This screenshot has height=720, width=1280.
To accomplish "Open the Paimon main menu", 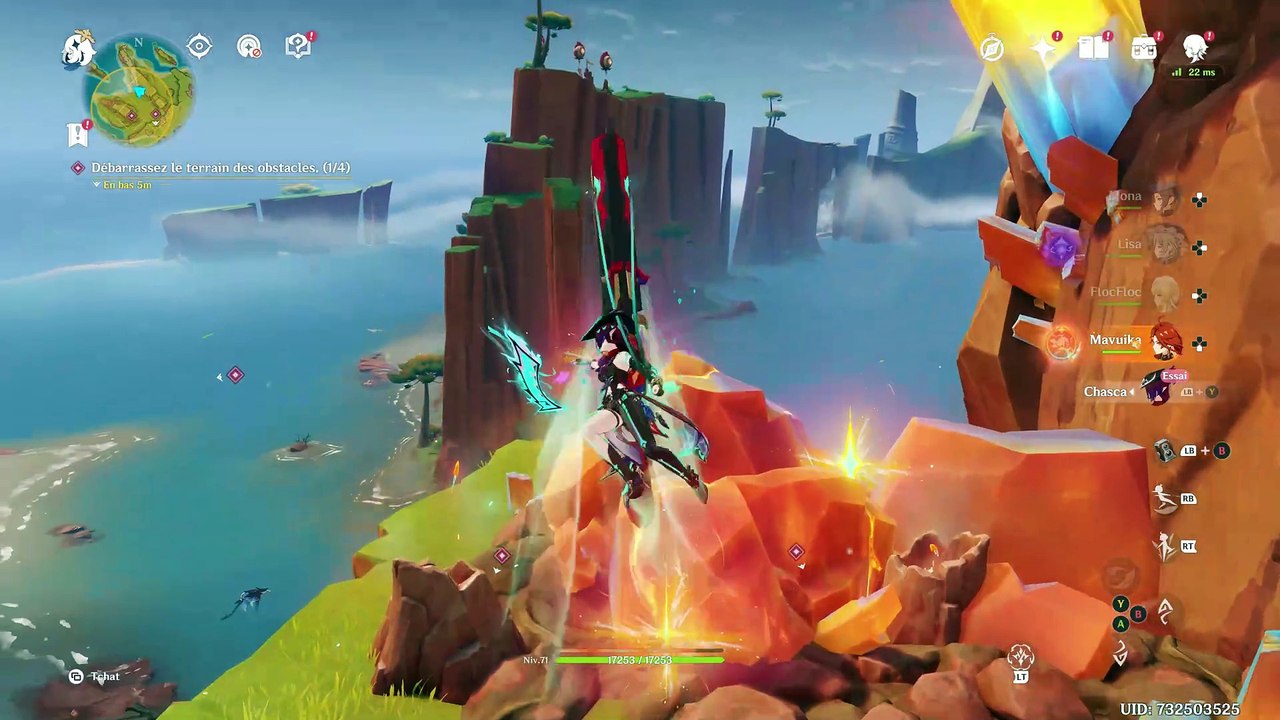I will pos(77,48).
